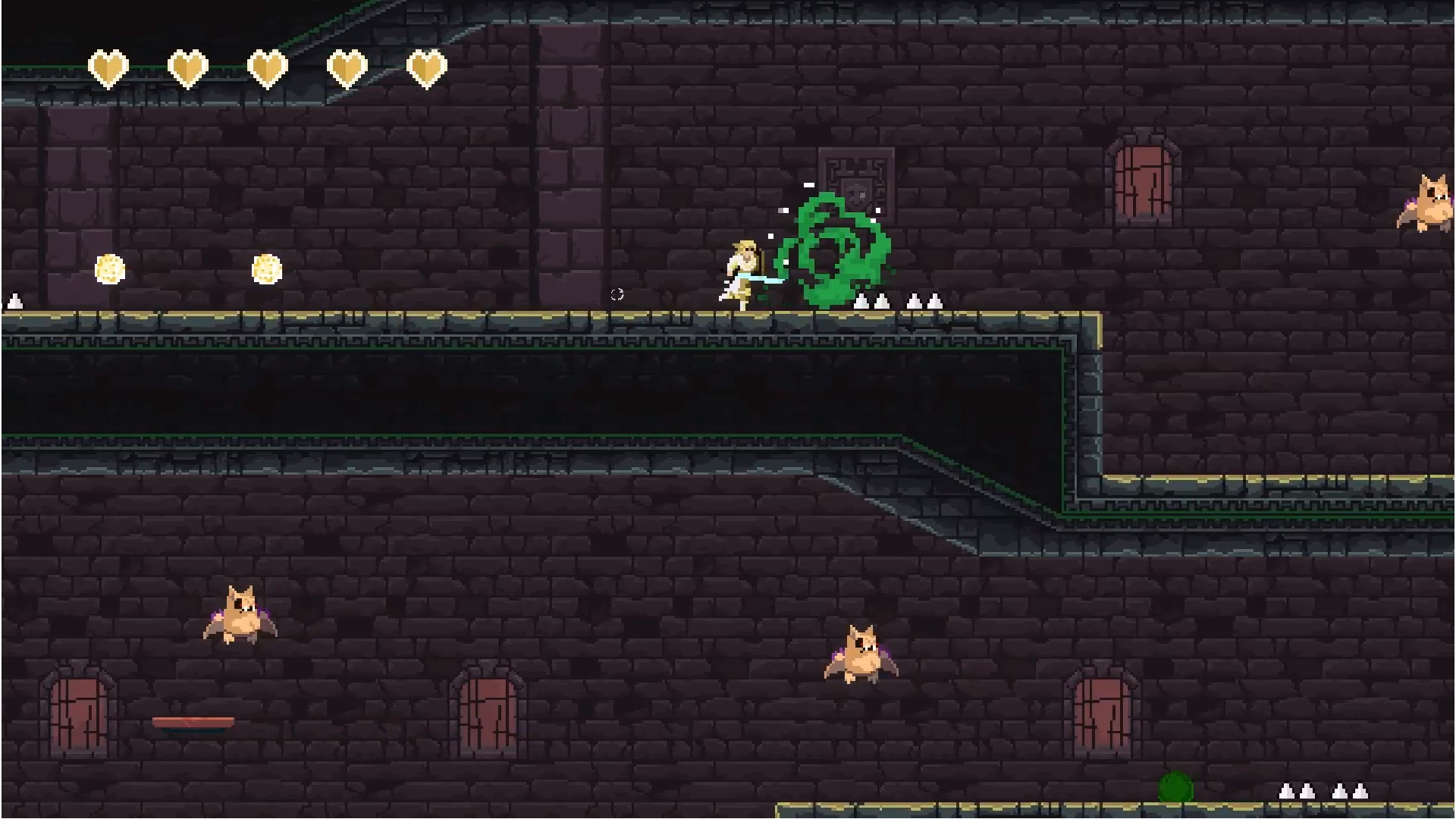Click the small circular crosshair marker on the platform
Viewport: 1456px width, 819px height.
(x=616, y=295)
